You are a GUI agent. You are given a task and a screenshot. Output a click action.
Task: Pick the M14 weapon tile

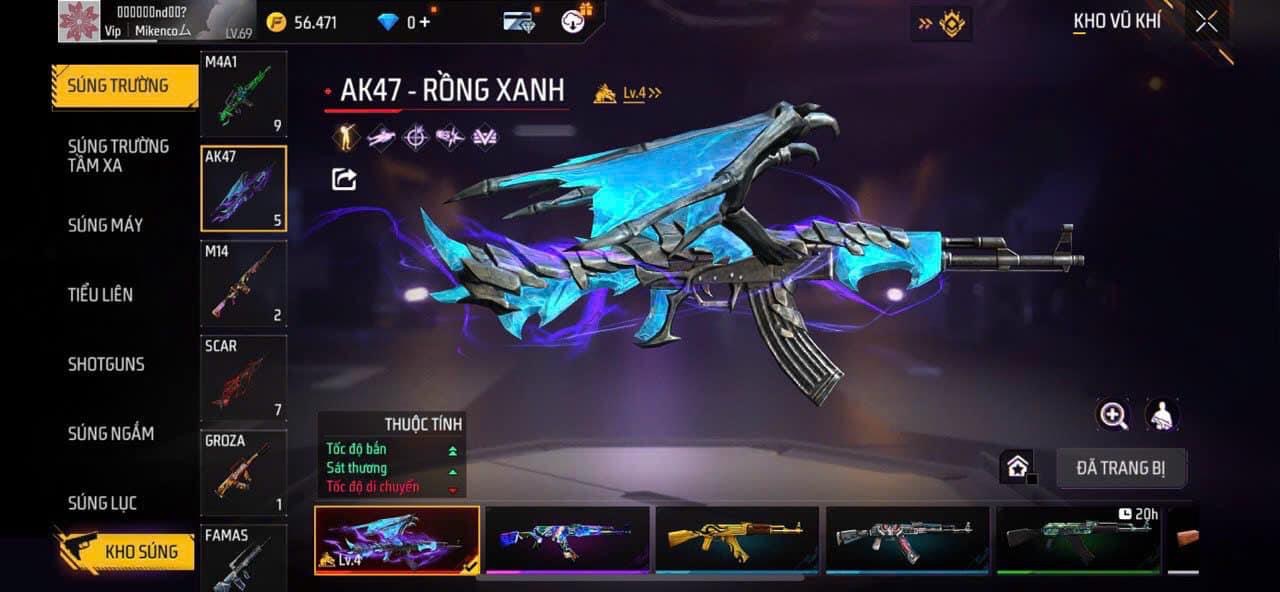pyautogui.click(x=243, y=283)
